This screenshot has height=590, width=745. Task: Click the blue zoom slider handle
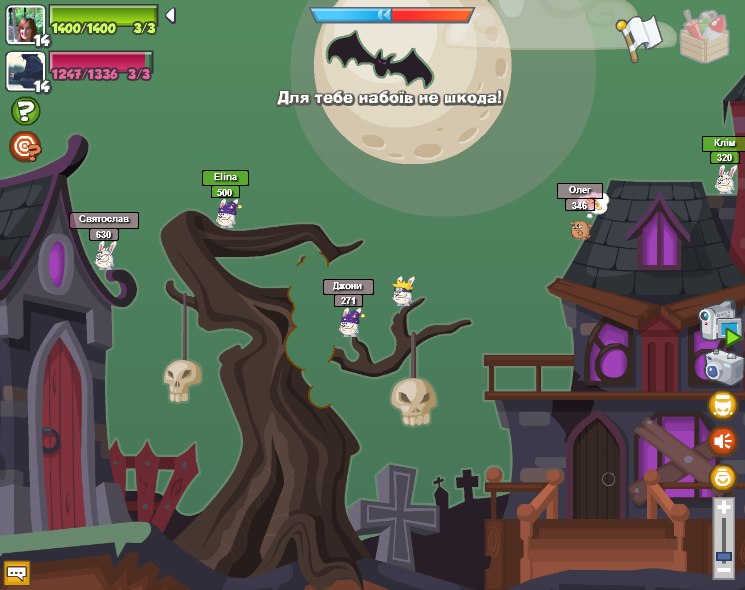723,555
